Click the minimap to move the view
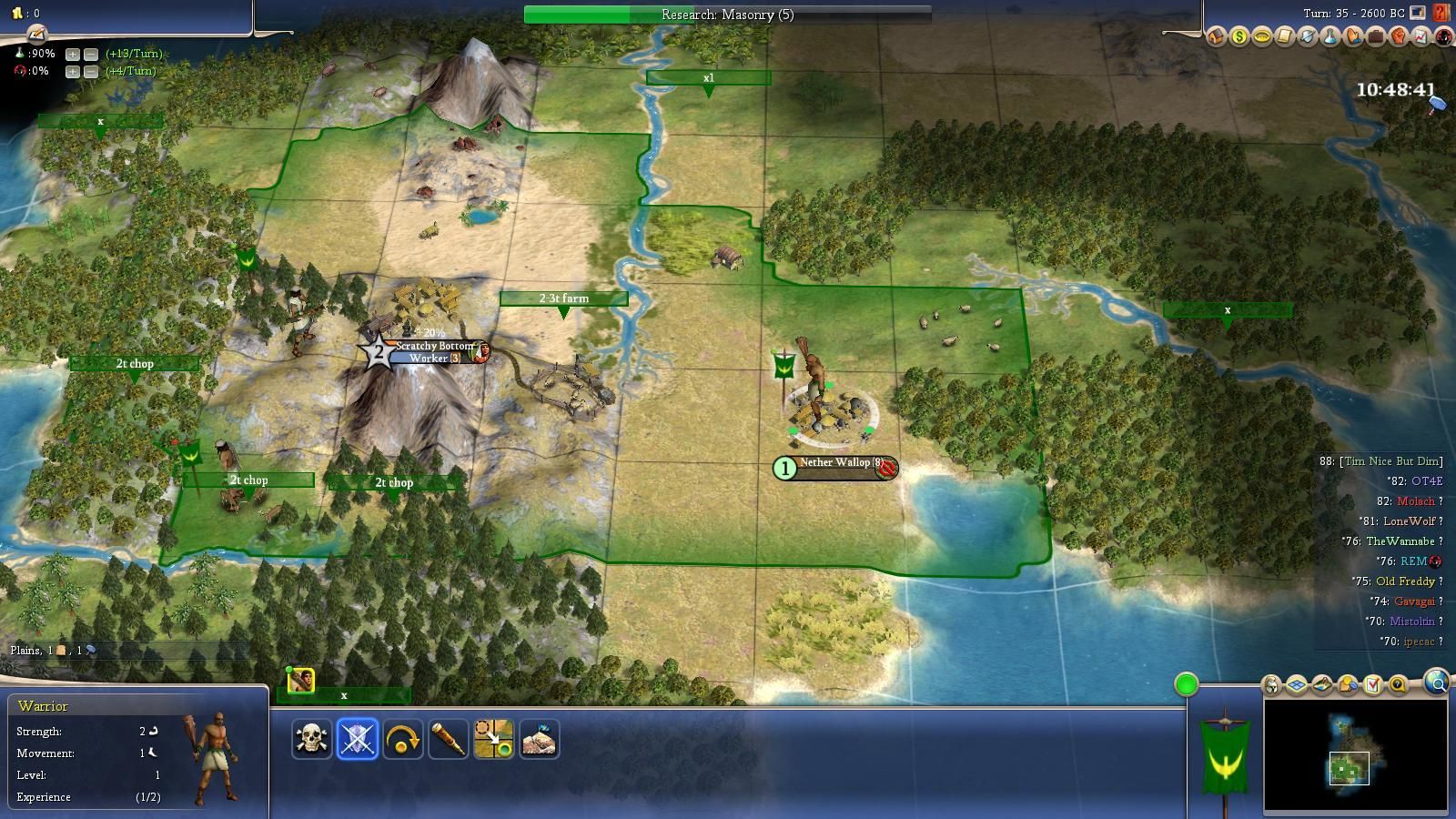Viewport: 1456px width, 819px height. coord(1355,755)
